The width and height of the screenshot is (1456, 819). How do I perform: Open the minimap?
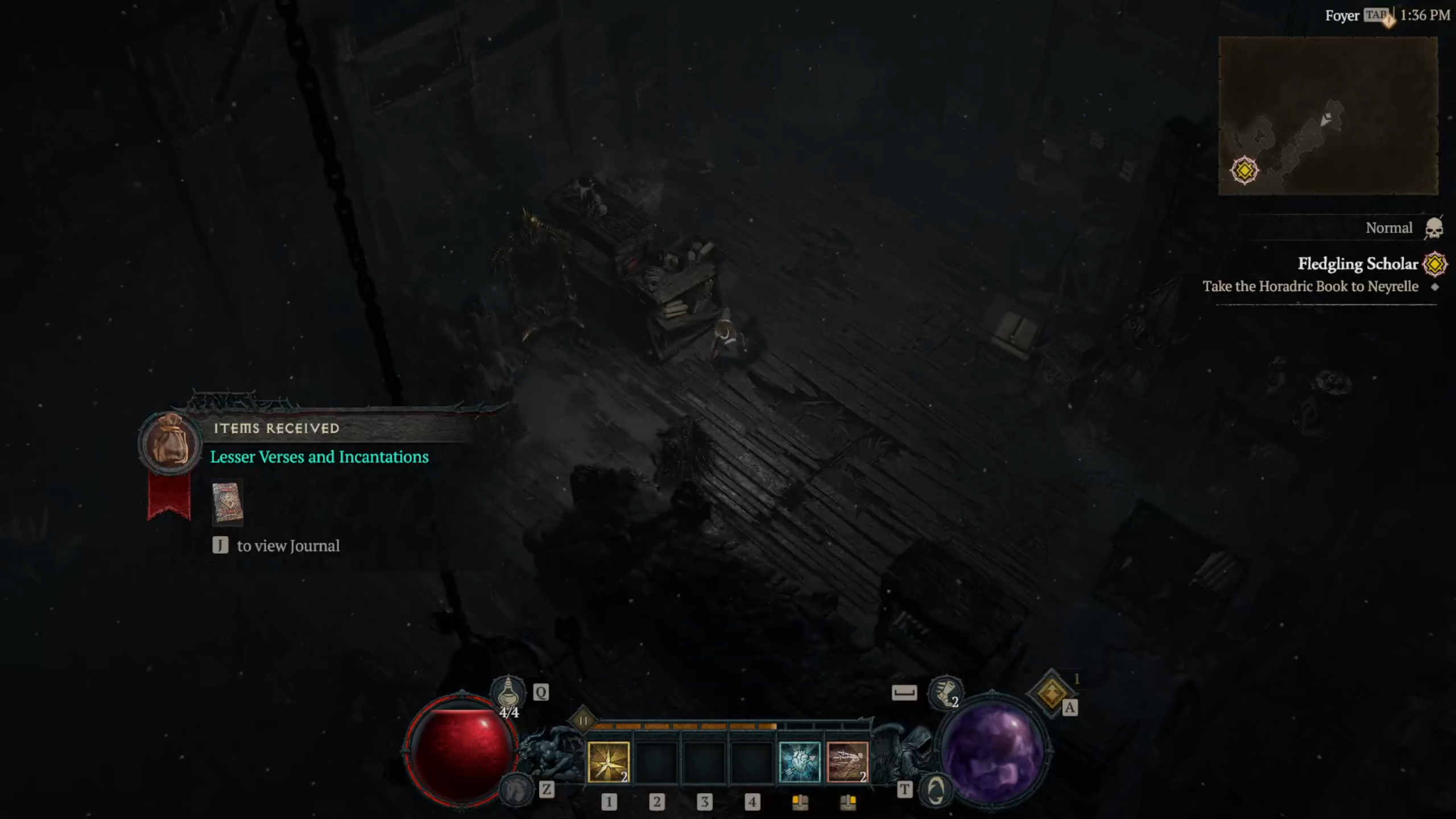(1328, 116)
